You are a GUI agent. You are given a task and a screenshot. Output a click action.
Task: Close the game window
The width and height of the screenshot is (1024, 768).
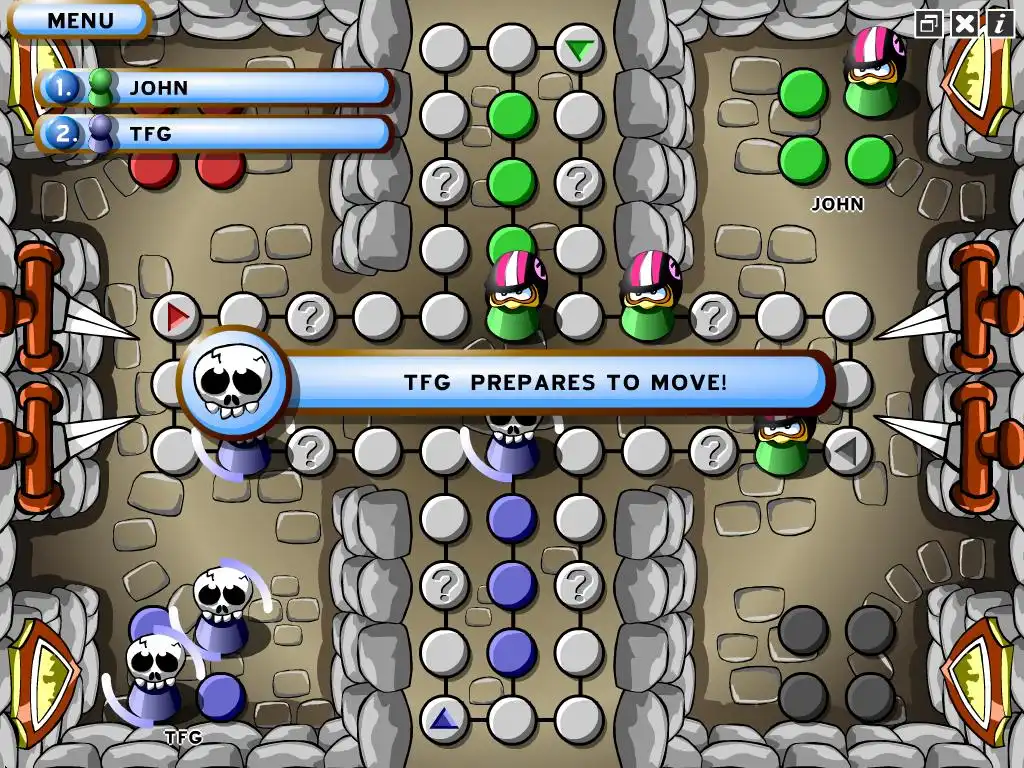coord(964,24)
